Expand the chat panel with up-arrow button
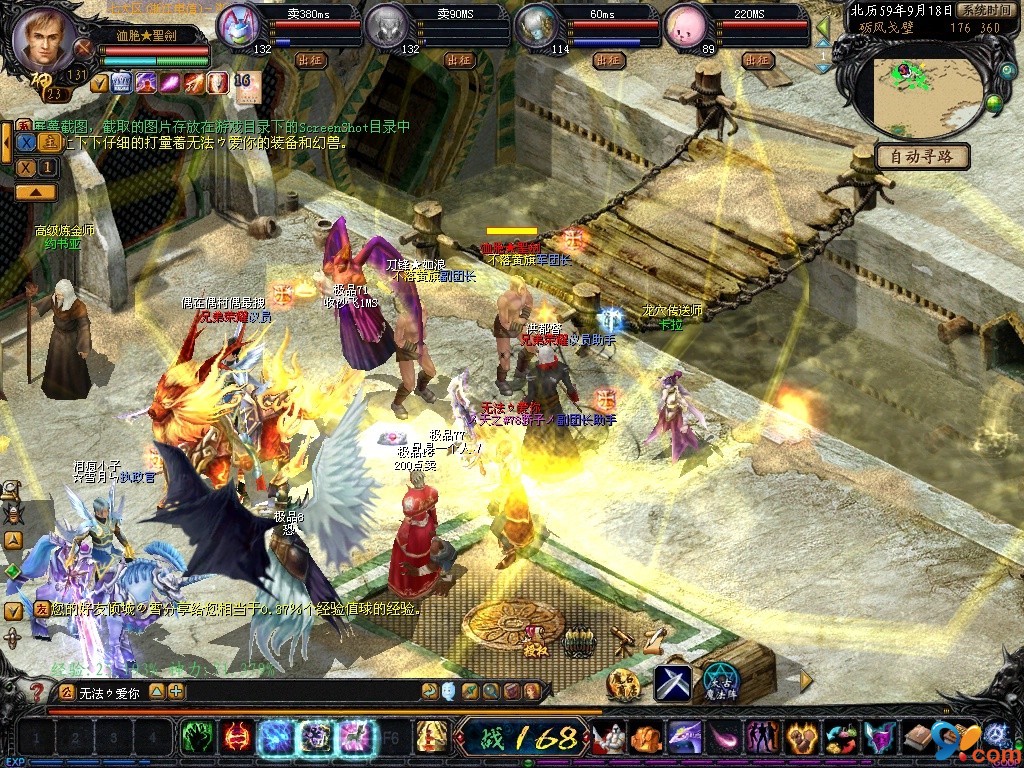Viewport: 1024px width, 768px height. click(35, 191)
